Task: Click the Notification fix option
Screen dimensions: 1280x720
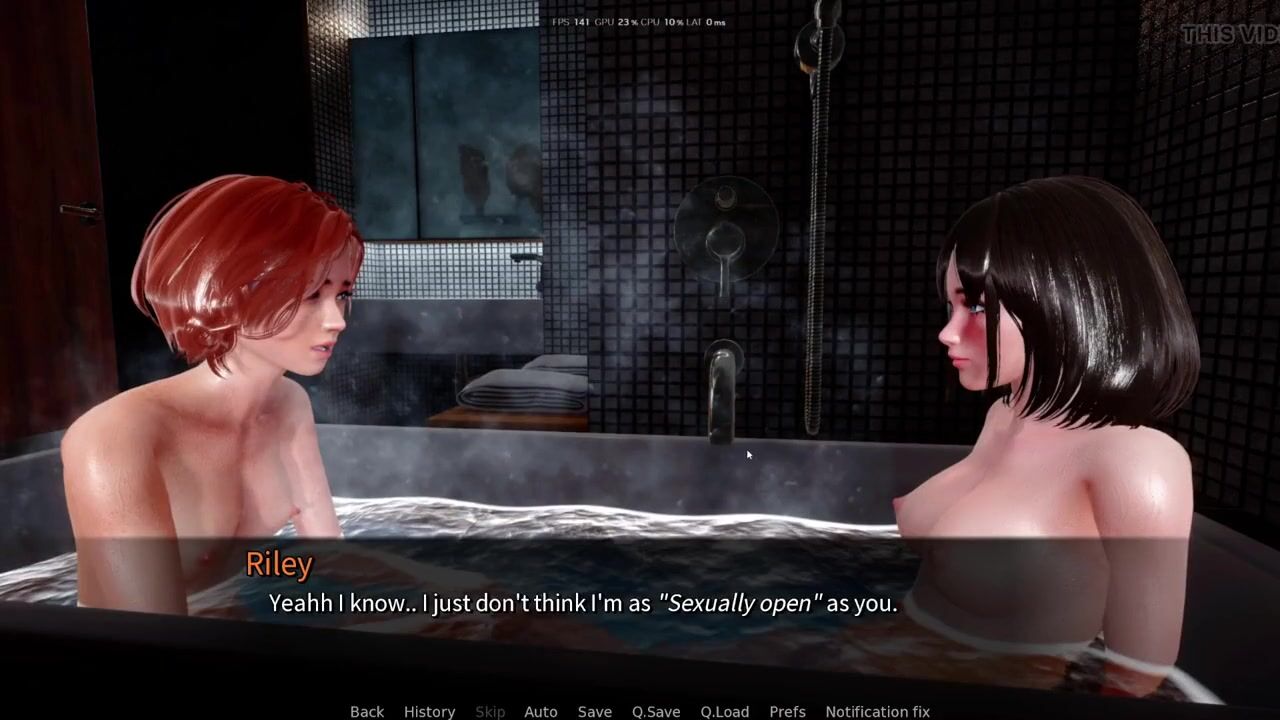Action: (877, 711)
